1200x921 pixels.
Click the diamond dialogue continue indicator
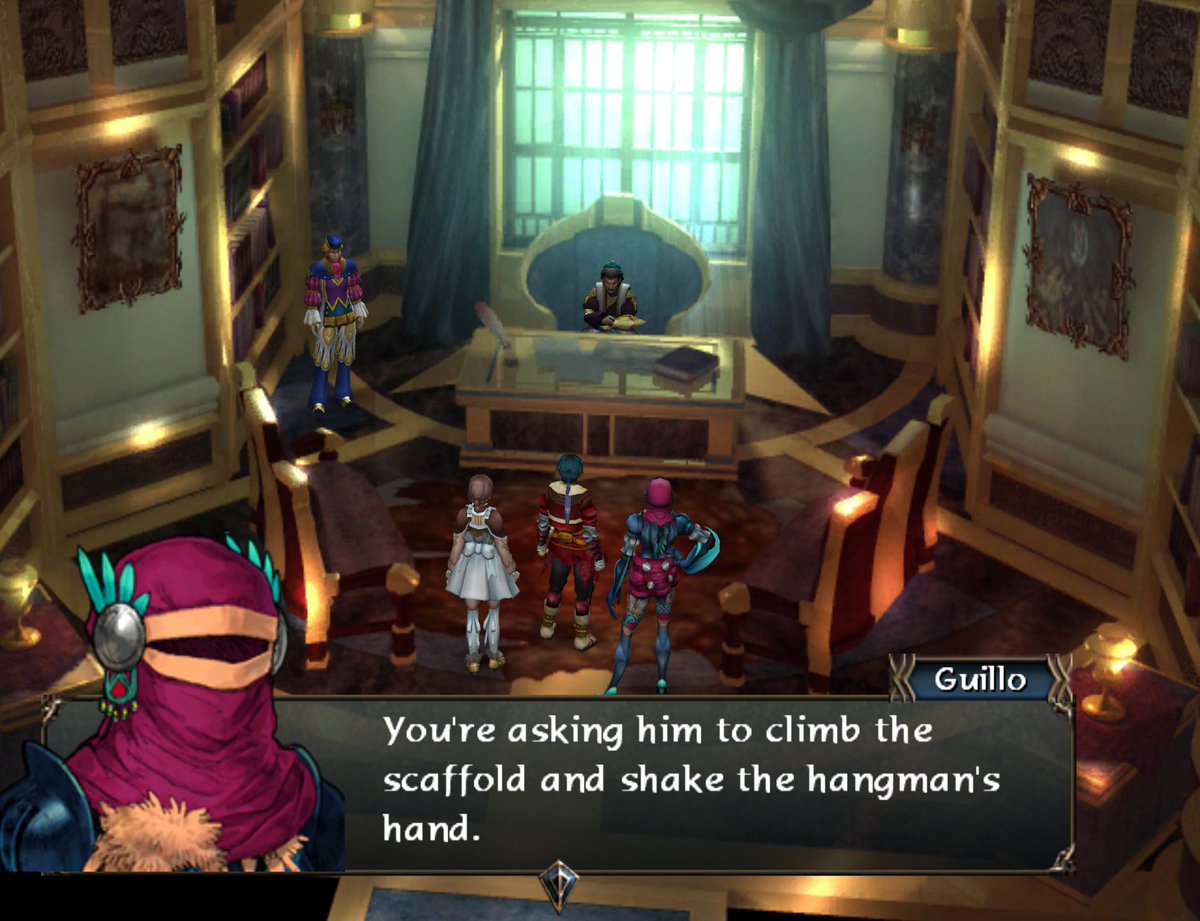[x=559, y=884]
